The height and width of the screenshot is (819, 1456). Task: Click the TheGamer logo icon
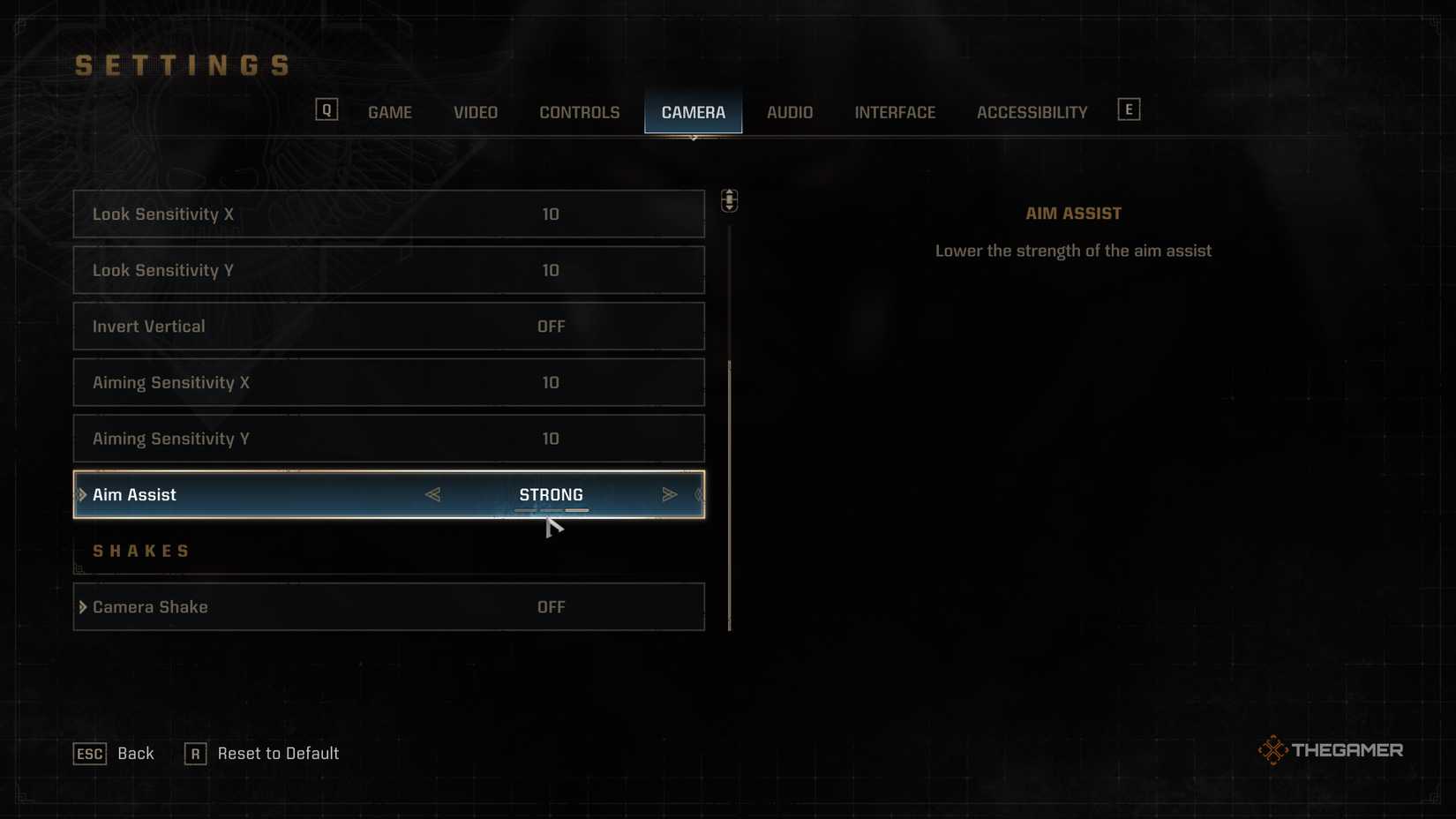point(1273,748)
